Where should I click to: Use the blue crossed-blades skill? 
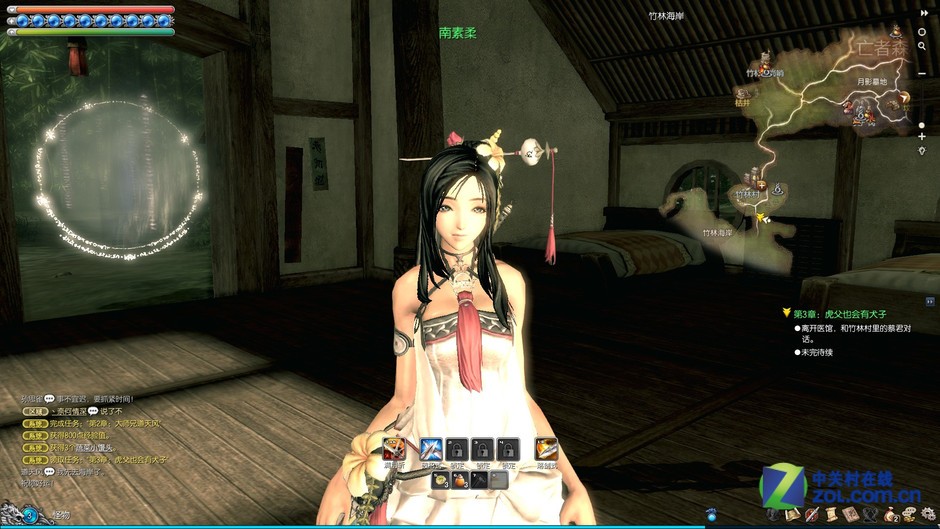click(432, 449)
